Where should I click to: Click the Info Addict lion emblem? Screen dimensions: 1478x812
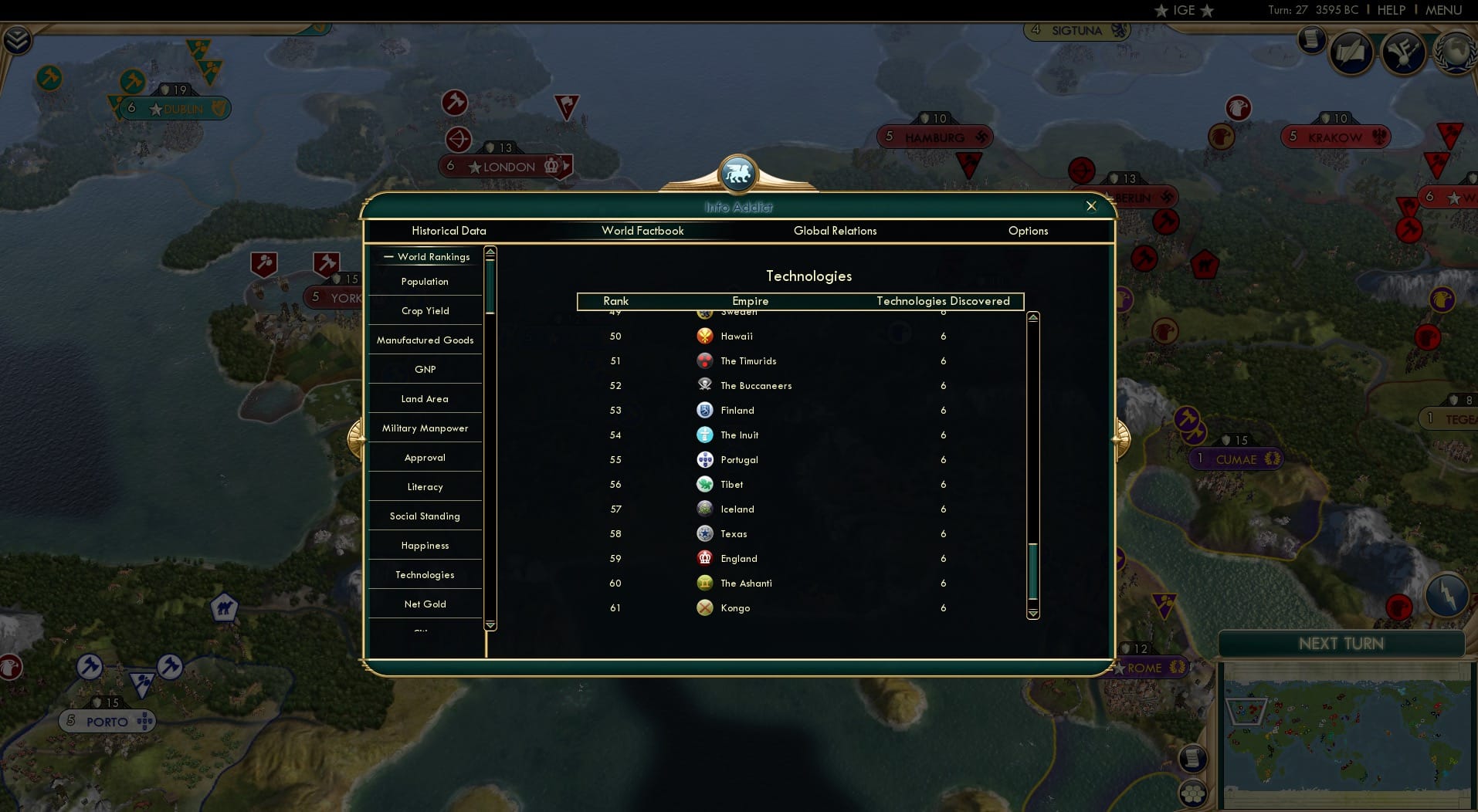point(738,174)
